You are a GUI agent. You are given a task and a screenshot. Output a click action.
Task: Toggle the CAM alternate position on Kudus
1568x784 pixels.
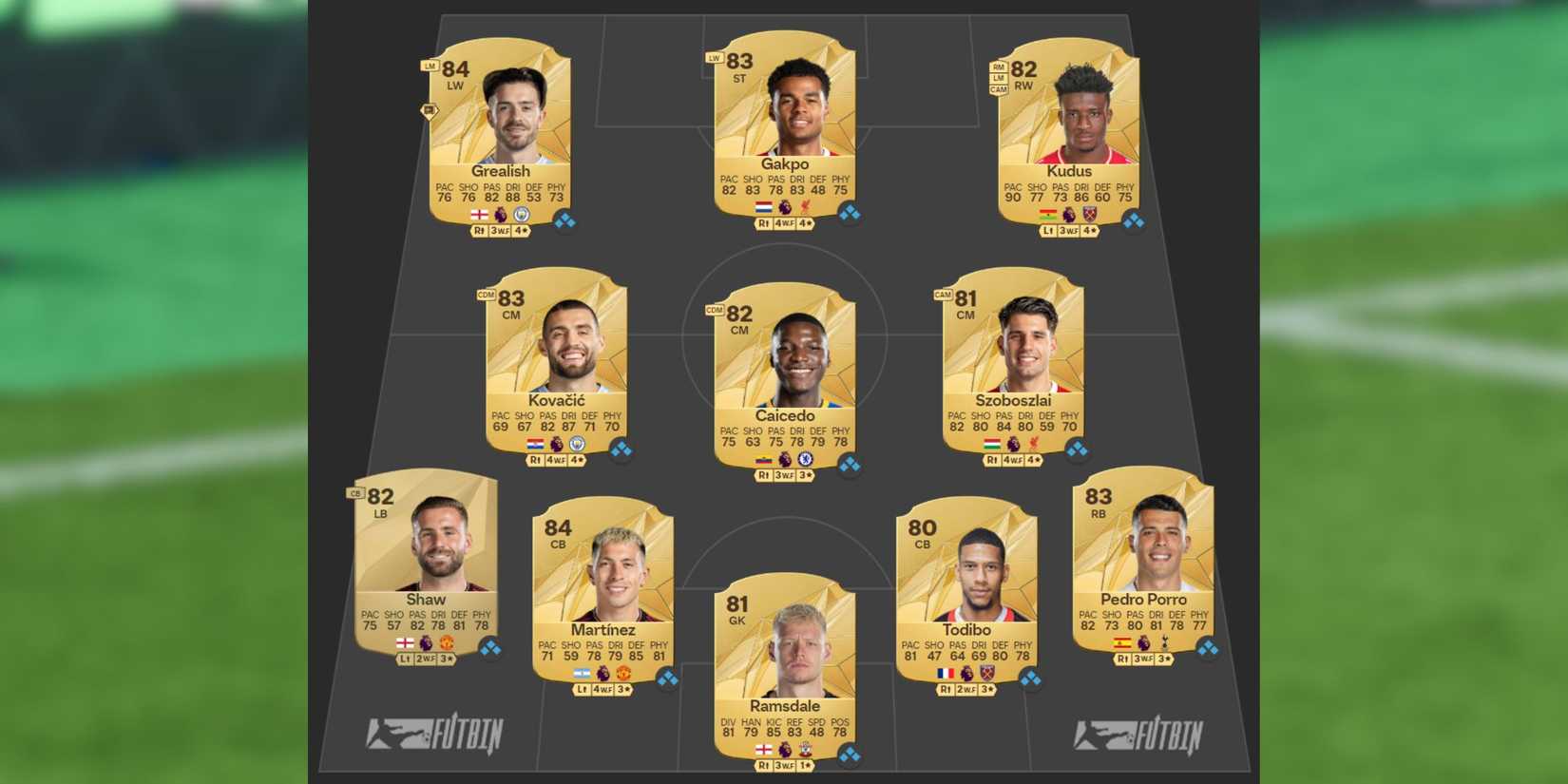(998, 89)
